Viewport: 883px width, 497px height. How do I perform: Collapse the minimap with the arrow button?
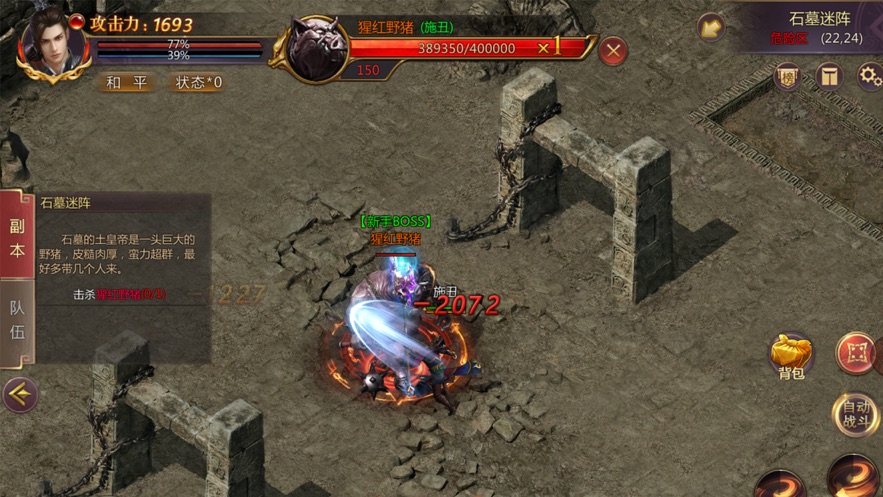(x=711, y=27)
